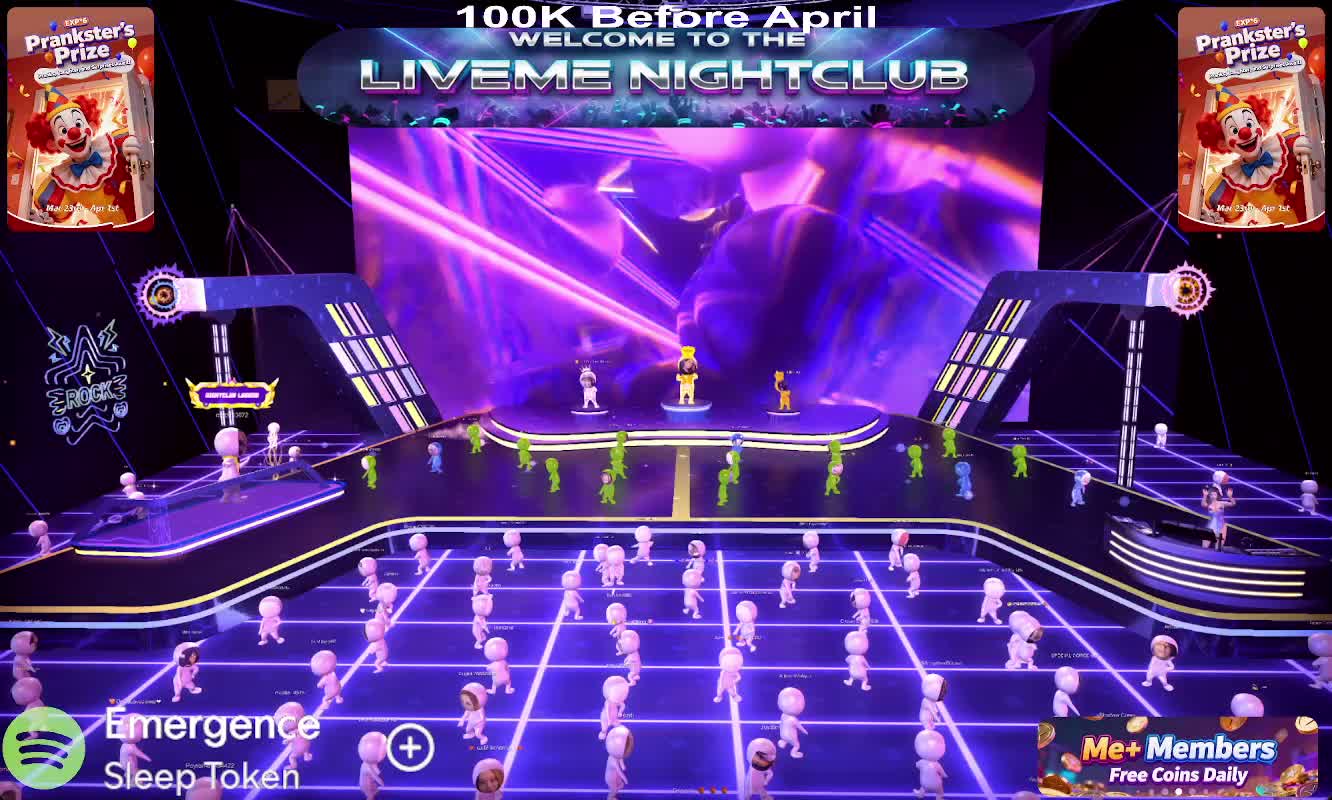
Task: Open the Emergence song title
Action: (x=211, y=726)
